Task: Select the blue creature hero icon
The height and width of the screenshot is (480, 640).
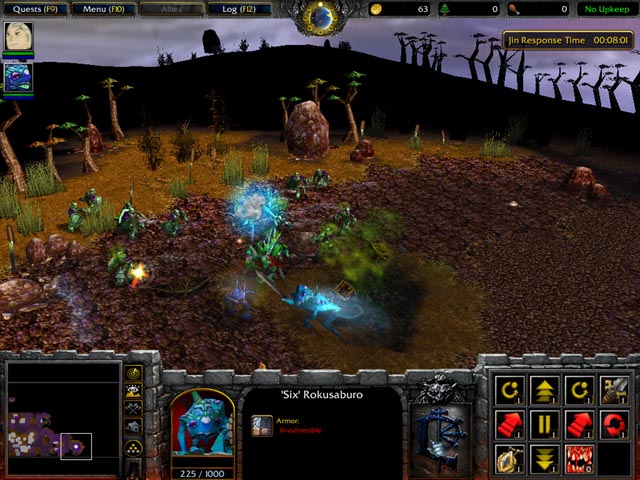Action: pos(18,76)
